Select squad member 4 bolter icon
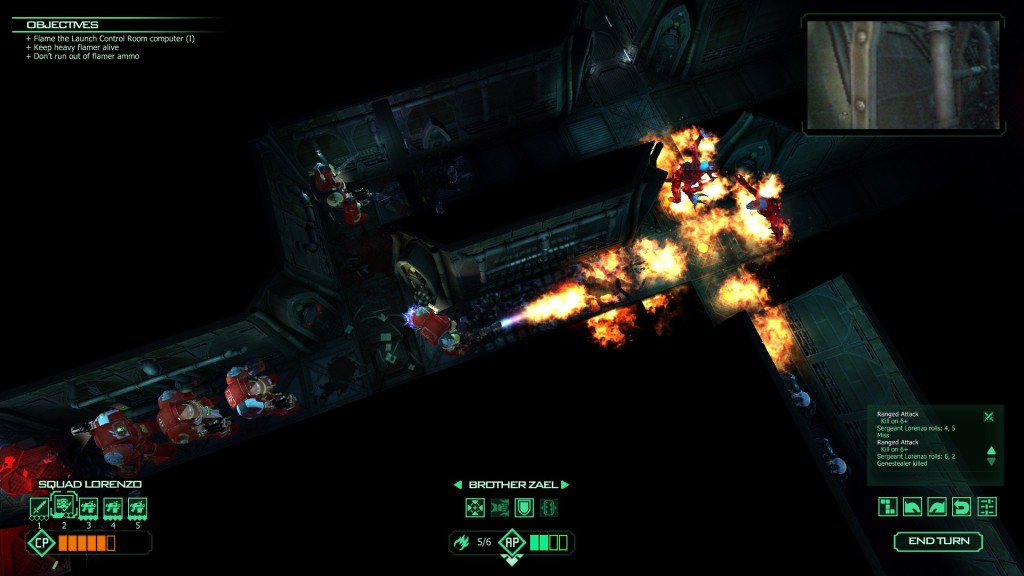 pos(113,508)
